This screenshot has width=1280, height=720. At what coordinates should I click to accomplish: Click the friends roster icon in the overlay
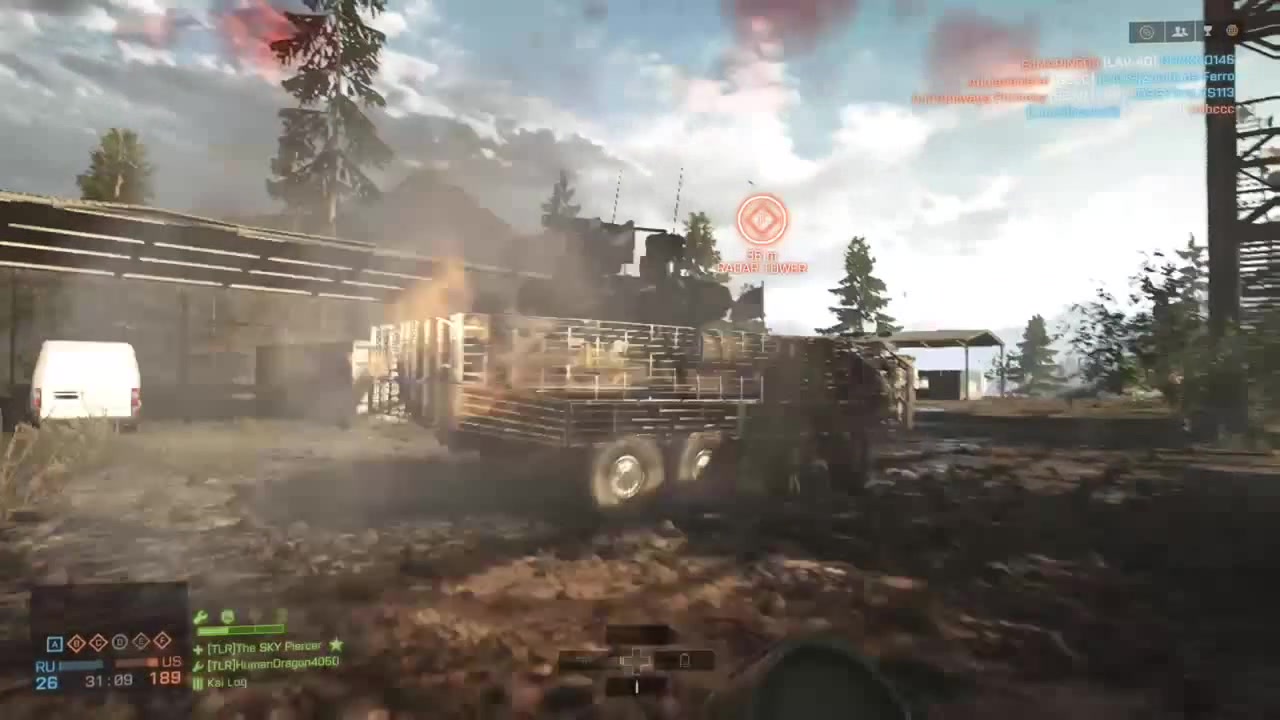1179,31
